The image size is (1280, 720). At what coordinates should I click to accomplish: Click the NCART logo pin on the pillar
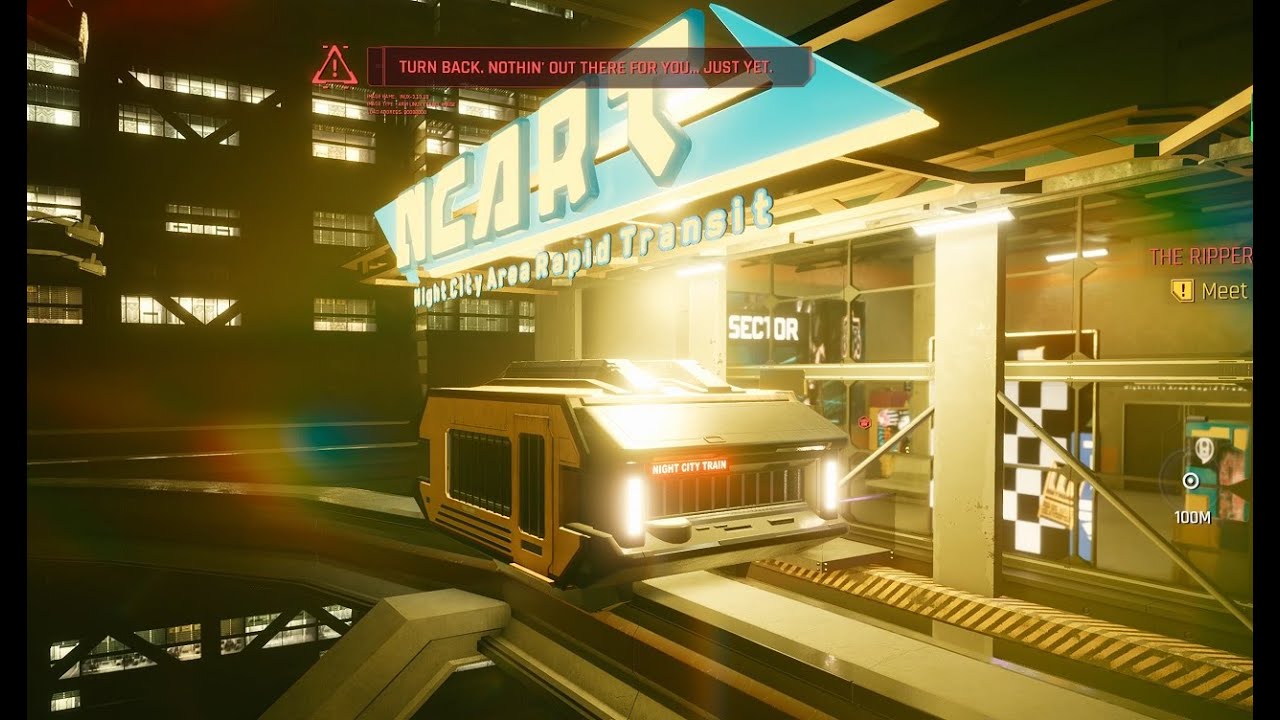tap(1203, 447)
